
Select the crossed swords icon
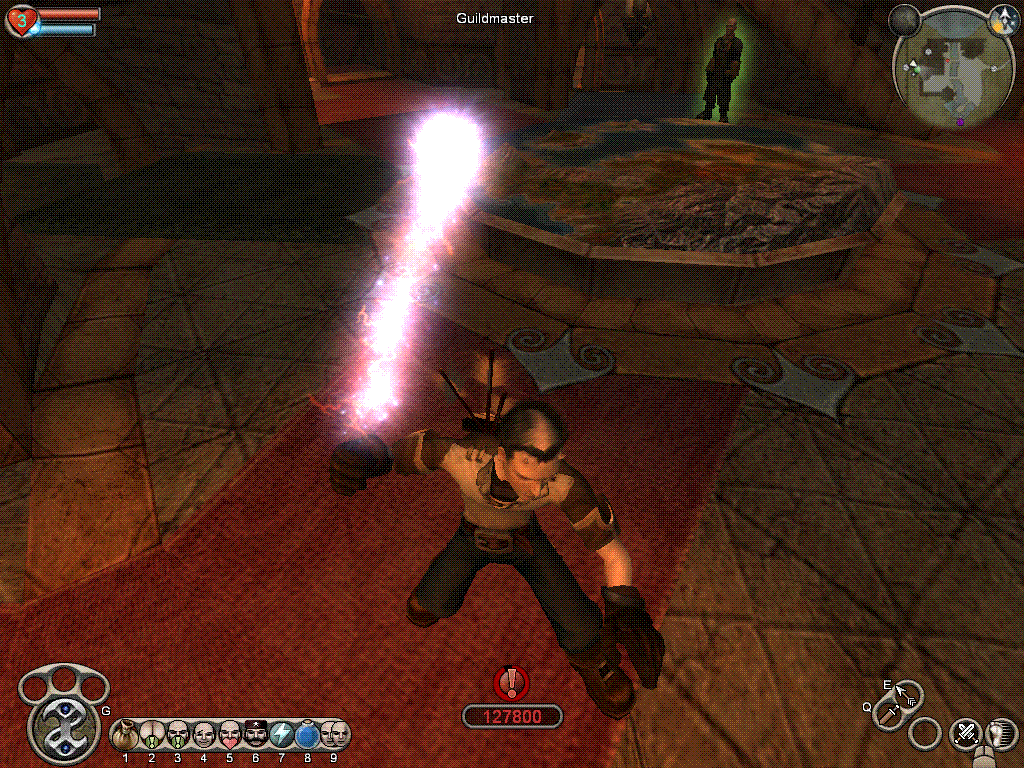click(966, 734)
